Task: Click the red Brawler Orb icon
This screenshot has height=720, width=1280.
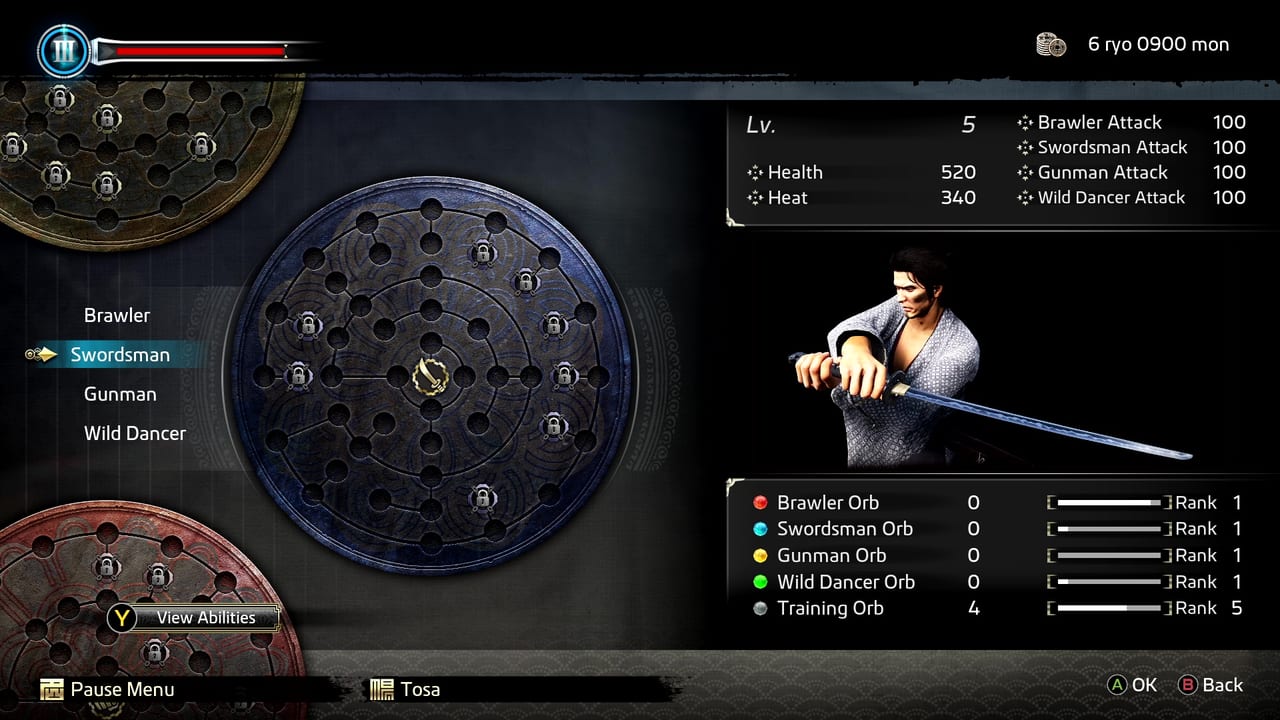Action: click(x=761, y=502)
